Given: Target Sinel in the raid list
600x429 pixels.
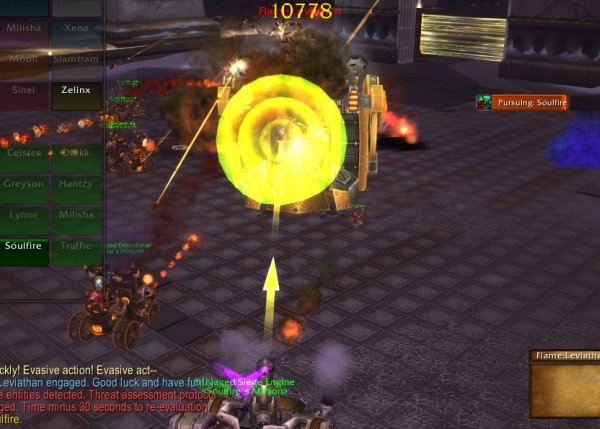Looking at the screenshot, I should point(24,90).
